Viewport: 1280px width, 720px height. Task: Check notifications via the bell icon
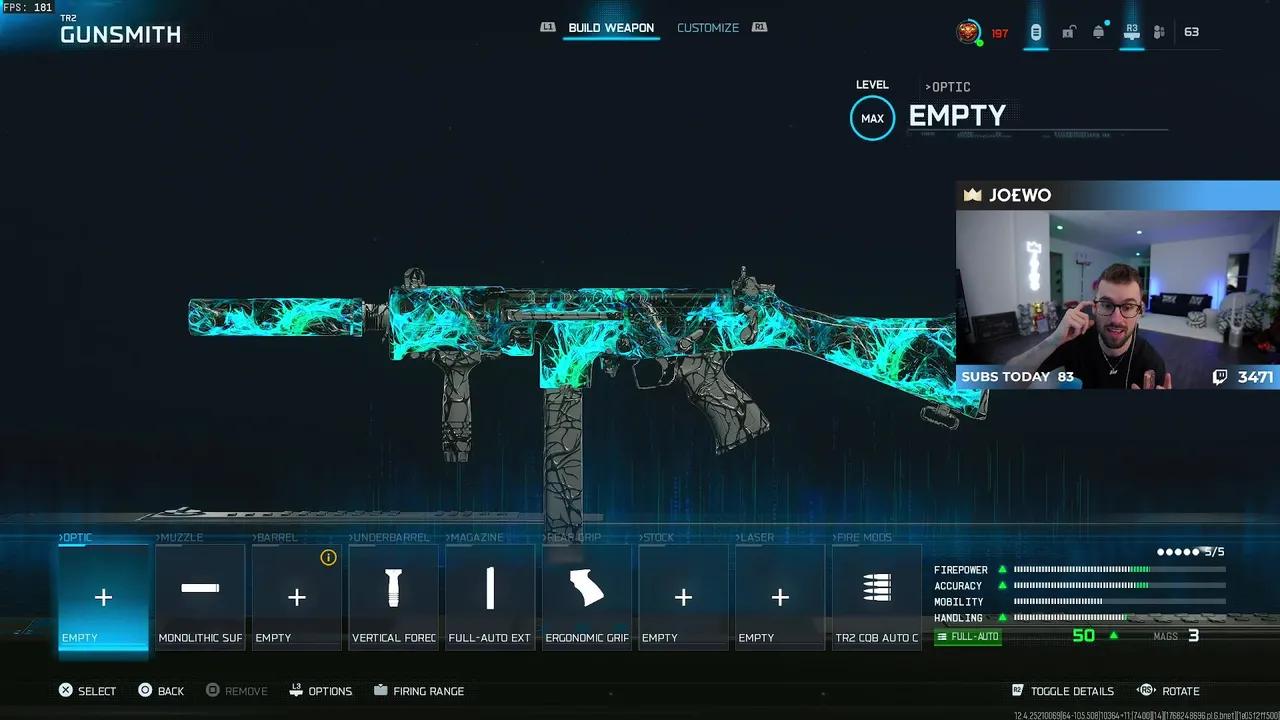point(1098,32)
